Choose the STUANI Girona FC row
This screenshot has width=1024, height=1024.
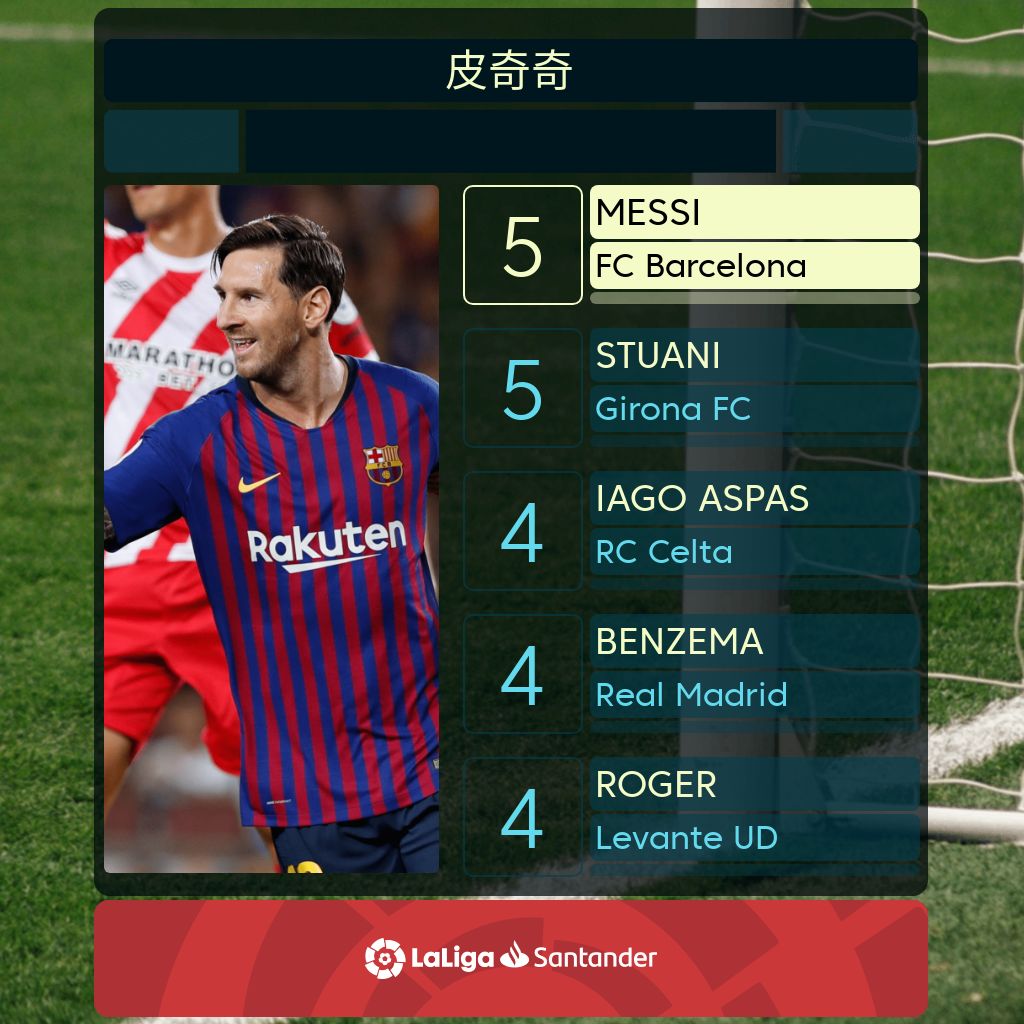[x=690, y=387]
